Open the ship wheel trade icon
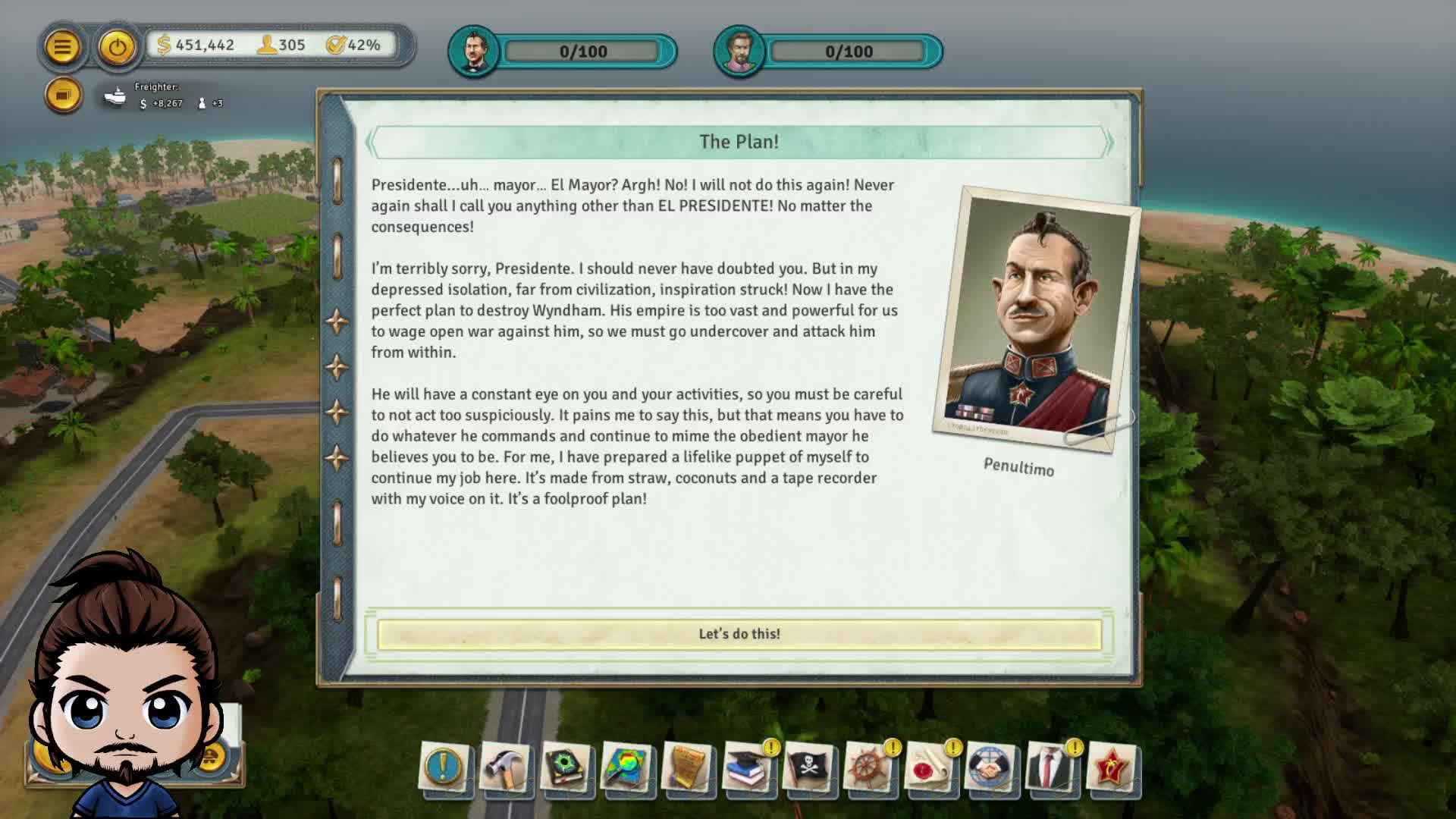1456x819 pixels. click(x=869, y=767)
